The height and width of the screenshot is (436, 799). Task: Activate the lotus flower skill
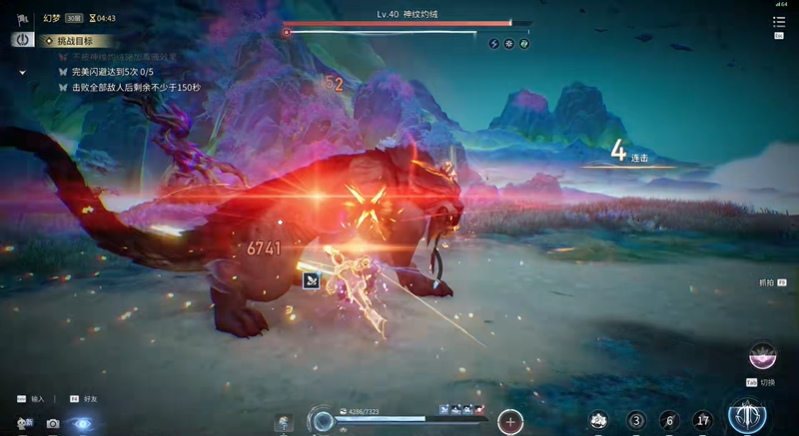pyautogui.click(x=599, y=421)
